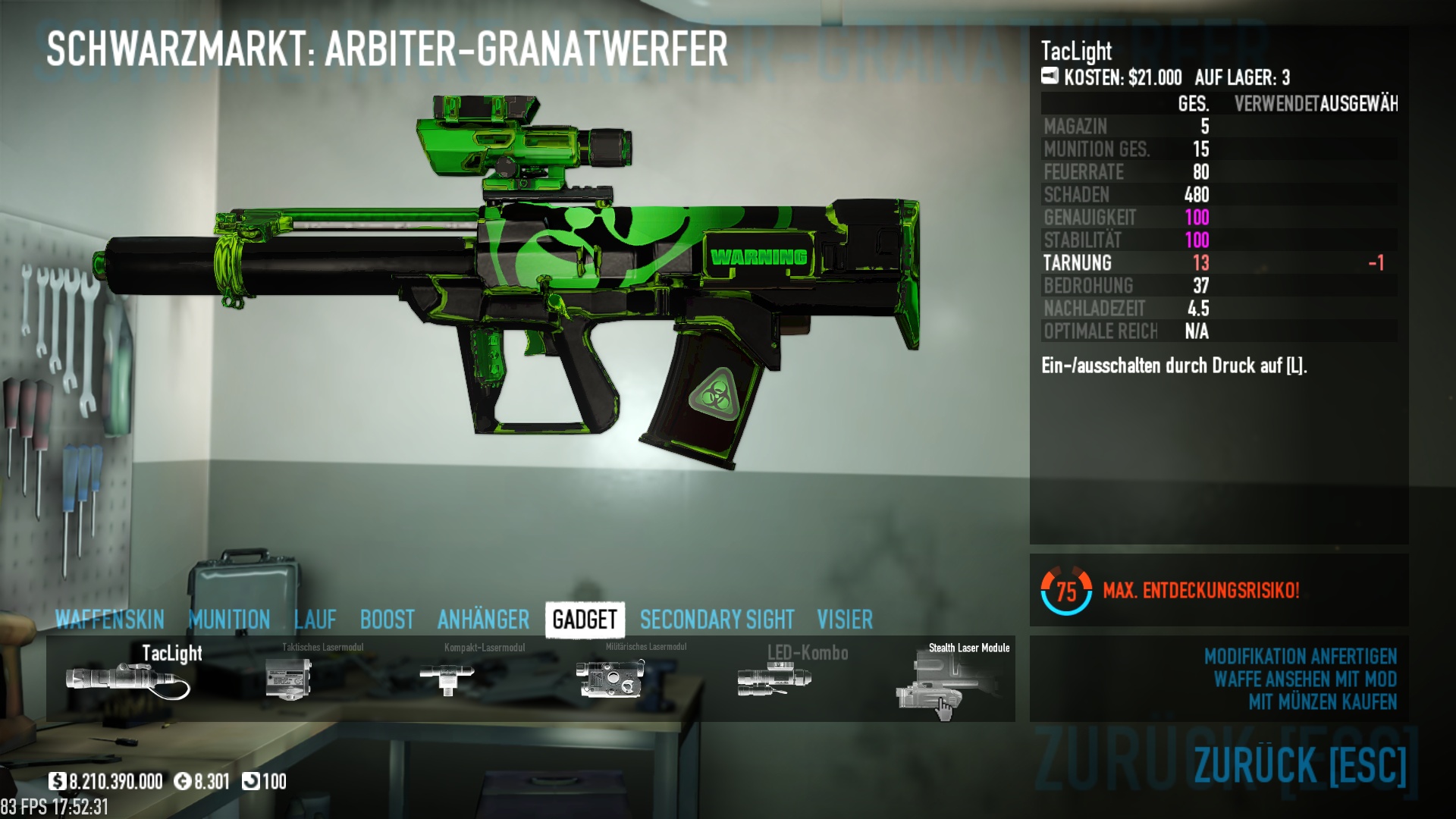1456x819 pixels.
Task: Switch to the Anhänger tab
Action: tap(483, 620)
